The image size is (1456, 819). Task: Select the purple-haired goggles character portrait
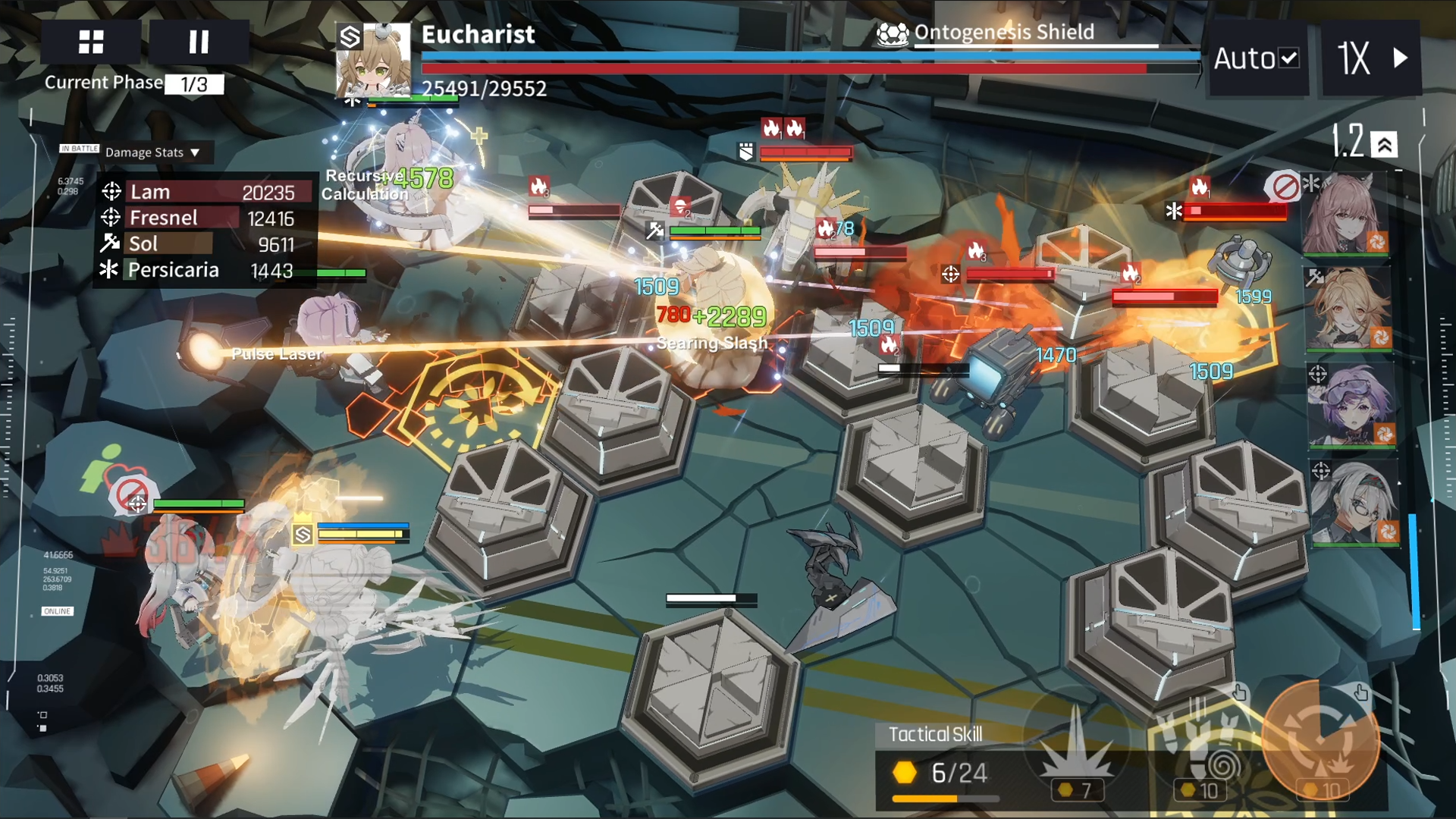tap(1351, 404)
